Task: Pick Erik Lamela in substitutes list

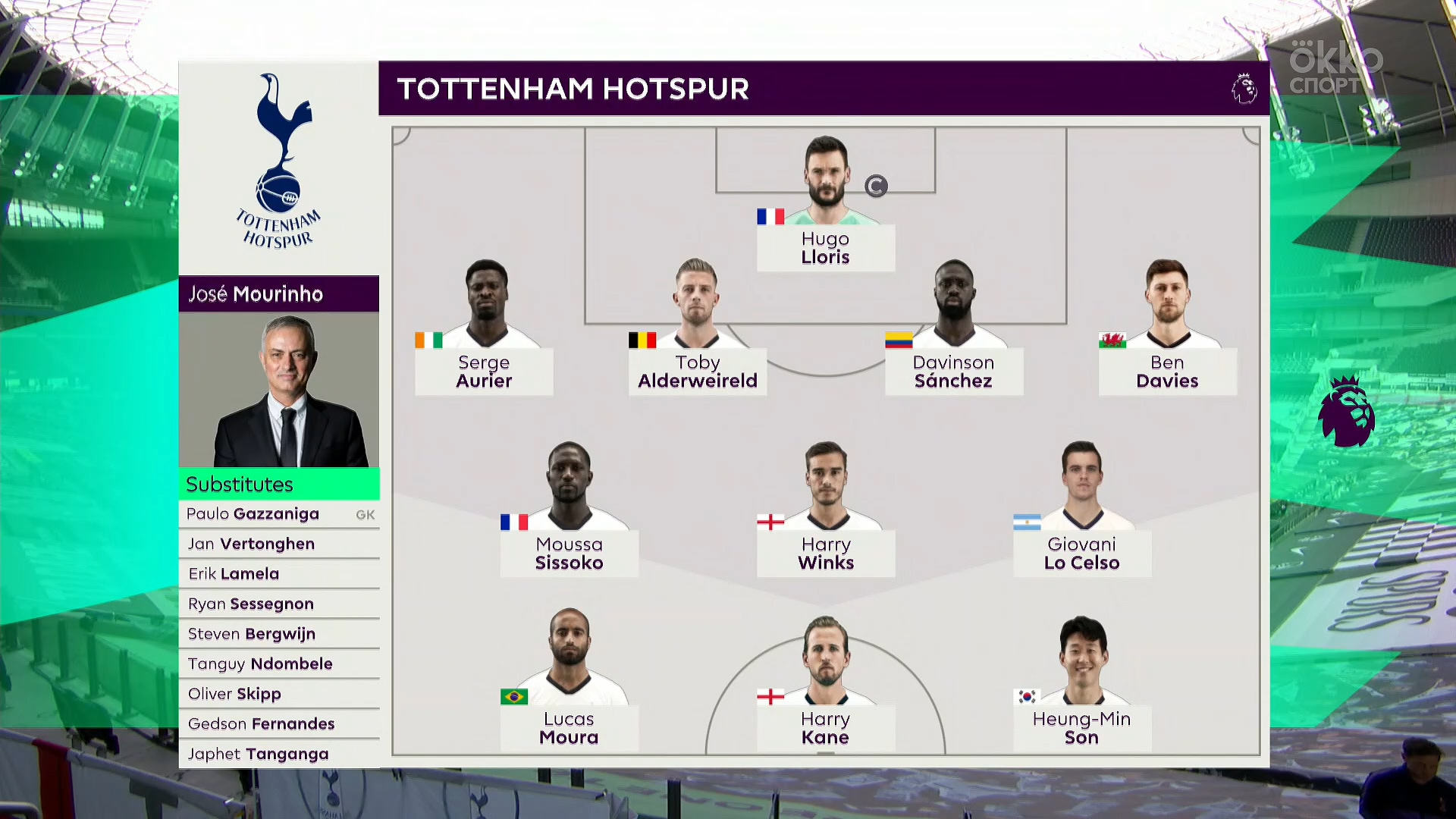Action: tap(279, 574)
